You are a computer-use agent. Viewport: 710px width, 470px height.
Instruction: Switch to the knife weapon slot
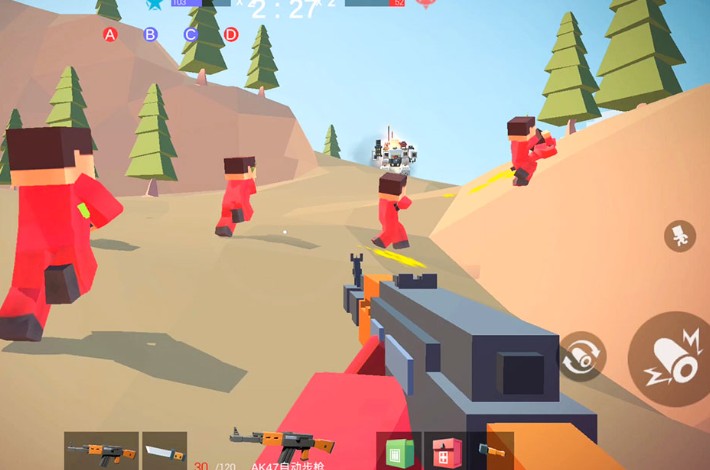point(164,450)
